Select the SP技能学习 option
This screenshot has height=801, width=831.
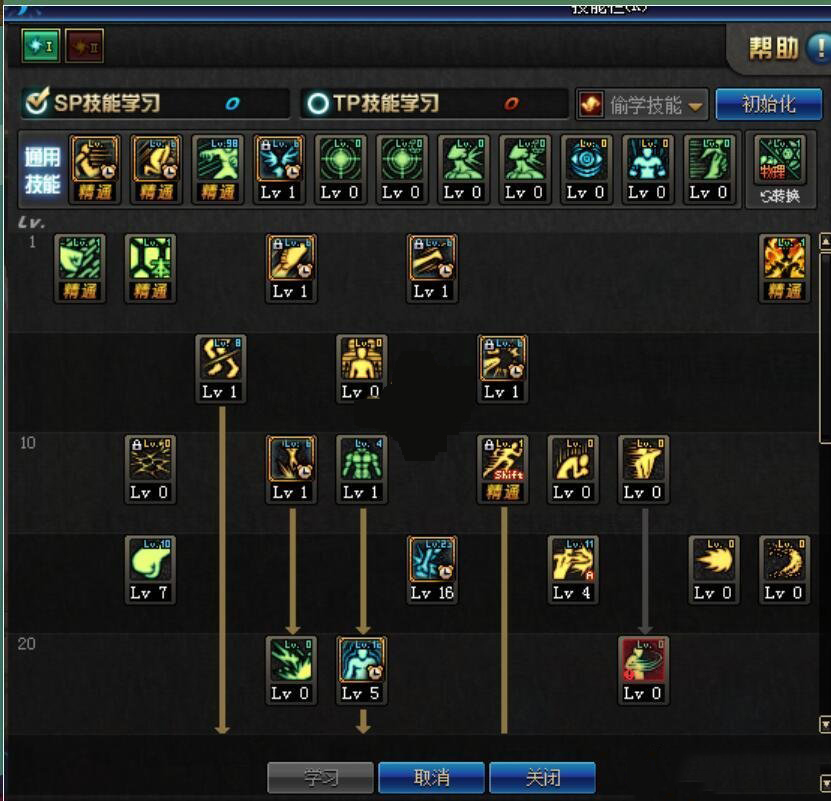(95, 103)
